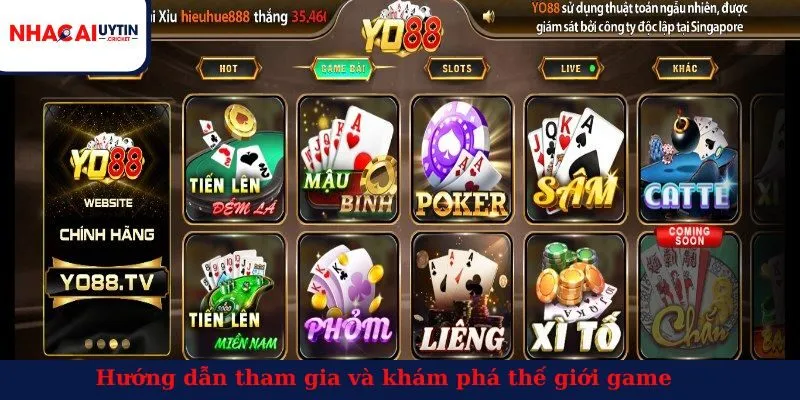
Task: Switch to the LIVE tab
Action: 570,68
